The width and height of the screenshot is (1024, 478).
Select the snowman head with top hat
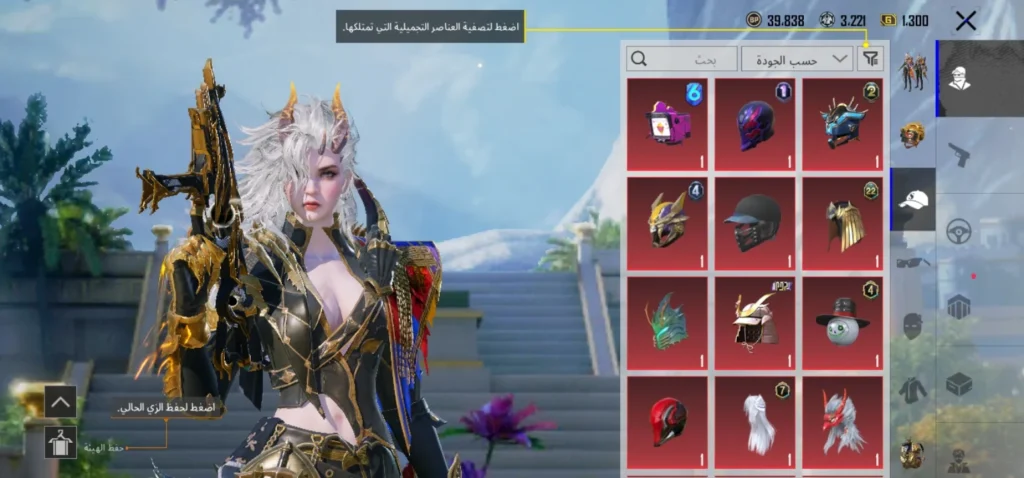(843, 323)
